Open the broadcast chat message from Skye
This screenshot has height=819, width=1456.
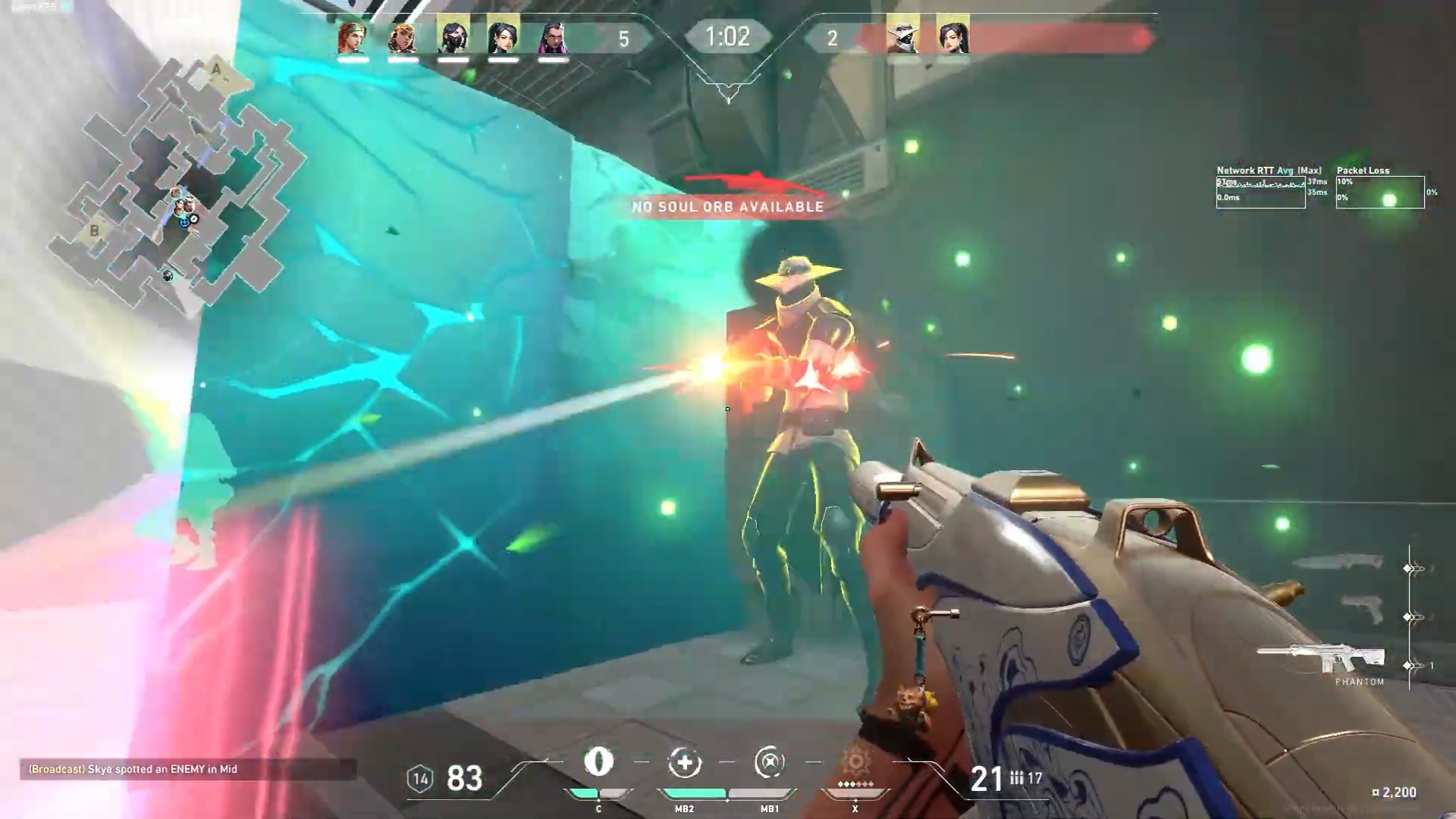pyautogui.click(x=133, y=769)
